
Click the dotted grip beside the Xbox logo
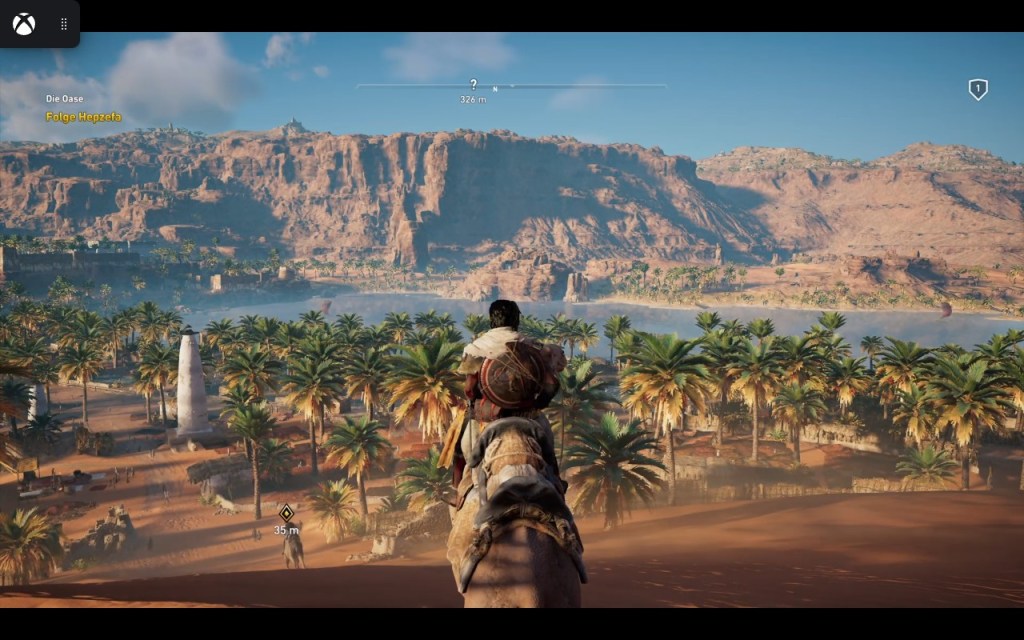tap(64, 24)
